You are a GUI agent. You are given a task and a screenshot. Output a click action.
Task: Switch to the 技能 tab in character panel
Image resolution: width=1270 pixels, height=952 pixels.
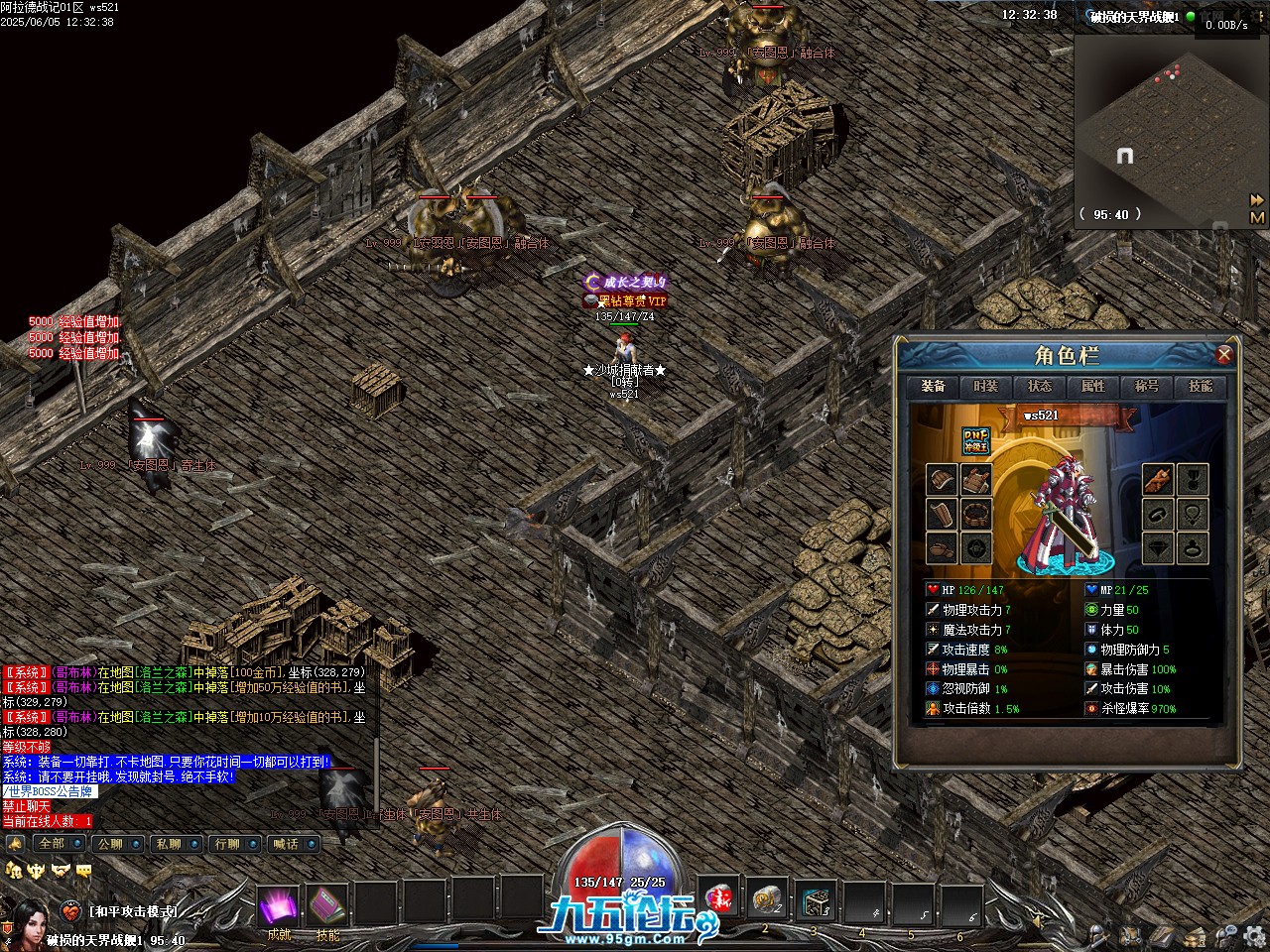coord(1201,387)
